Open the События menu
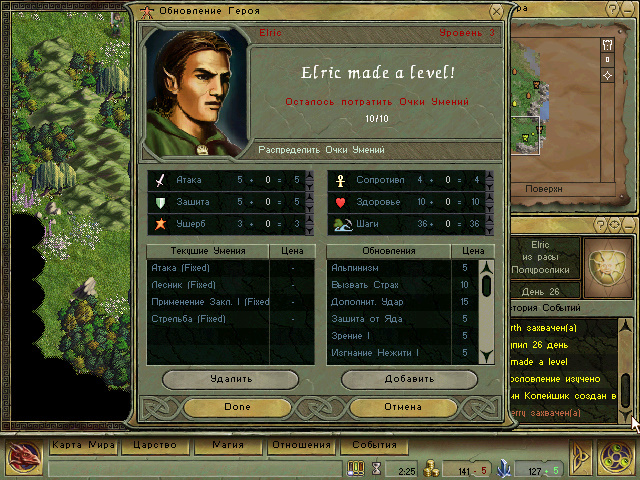 (x=374, y=445)
